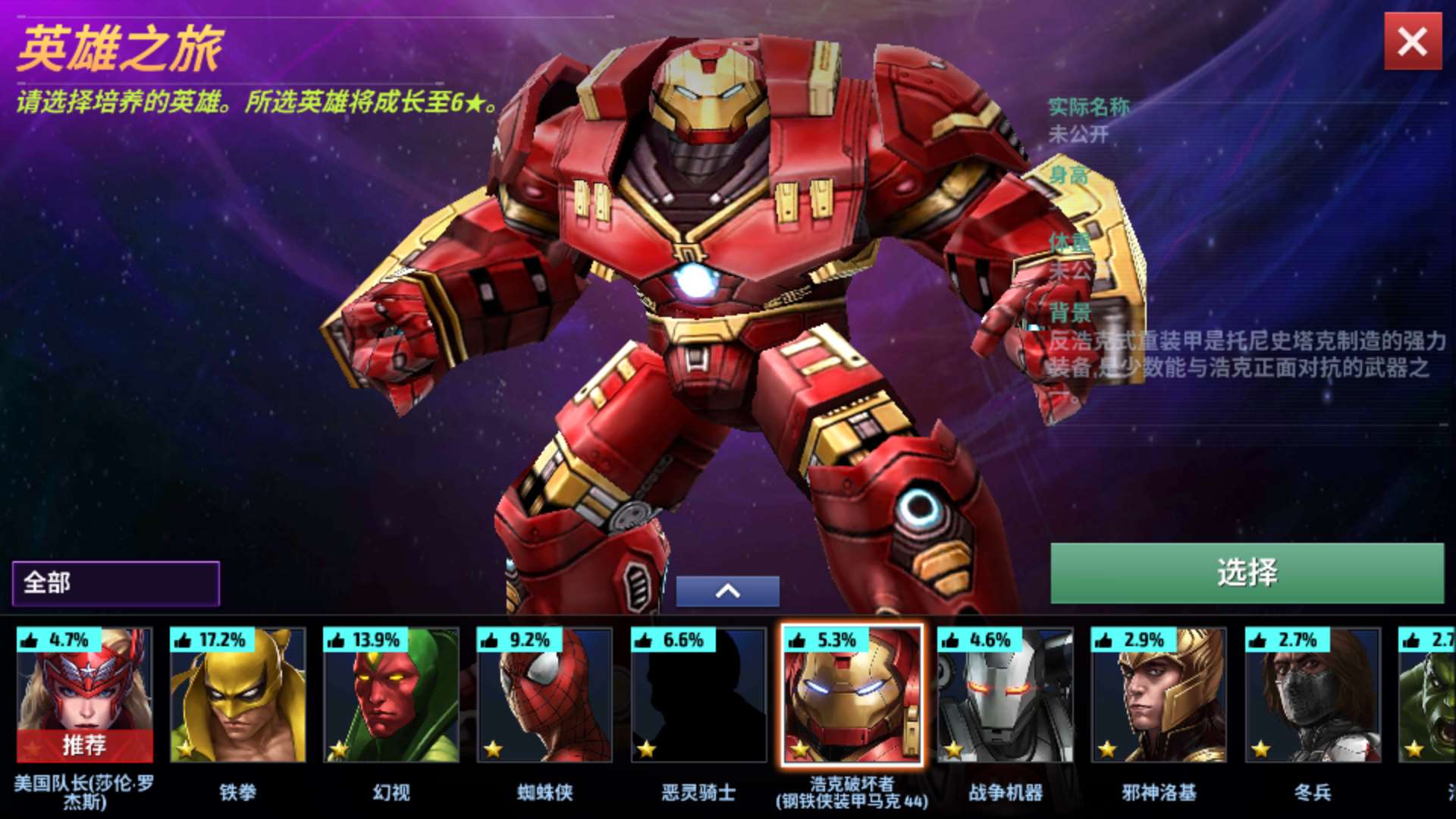Image resolution: width=1456 pixels, height=819 pixels.
Task: Choose the Loki (邪神洛基) hero portrait
Action: point(1159,695)
